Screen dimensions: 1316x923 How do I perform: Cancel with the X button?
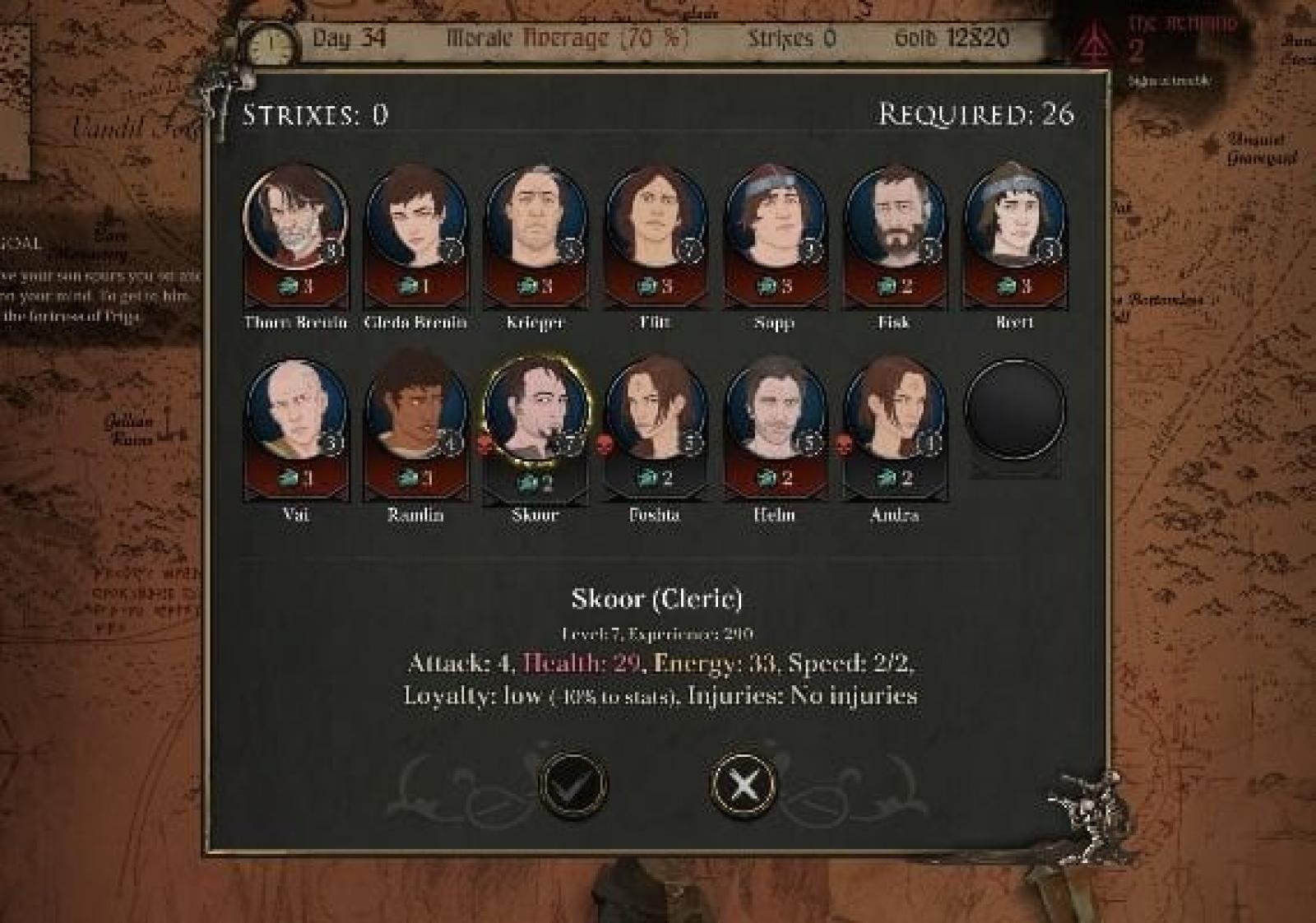pos(743,784)
